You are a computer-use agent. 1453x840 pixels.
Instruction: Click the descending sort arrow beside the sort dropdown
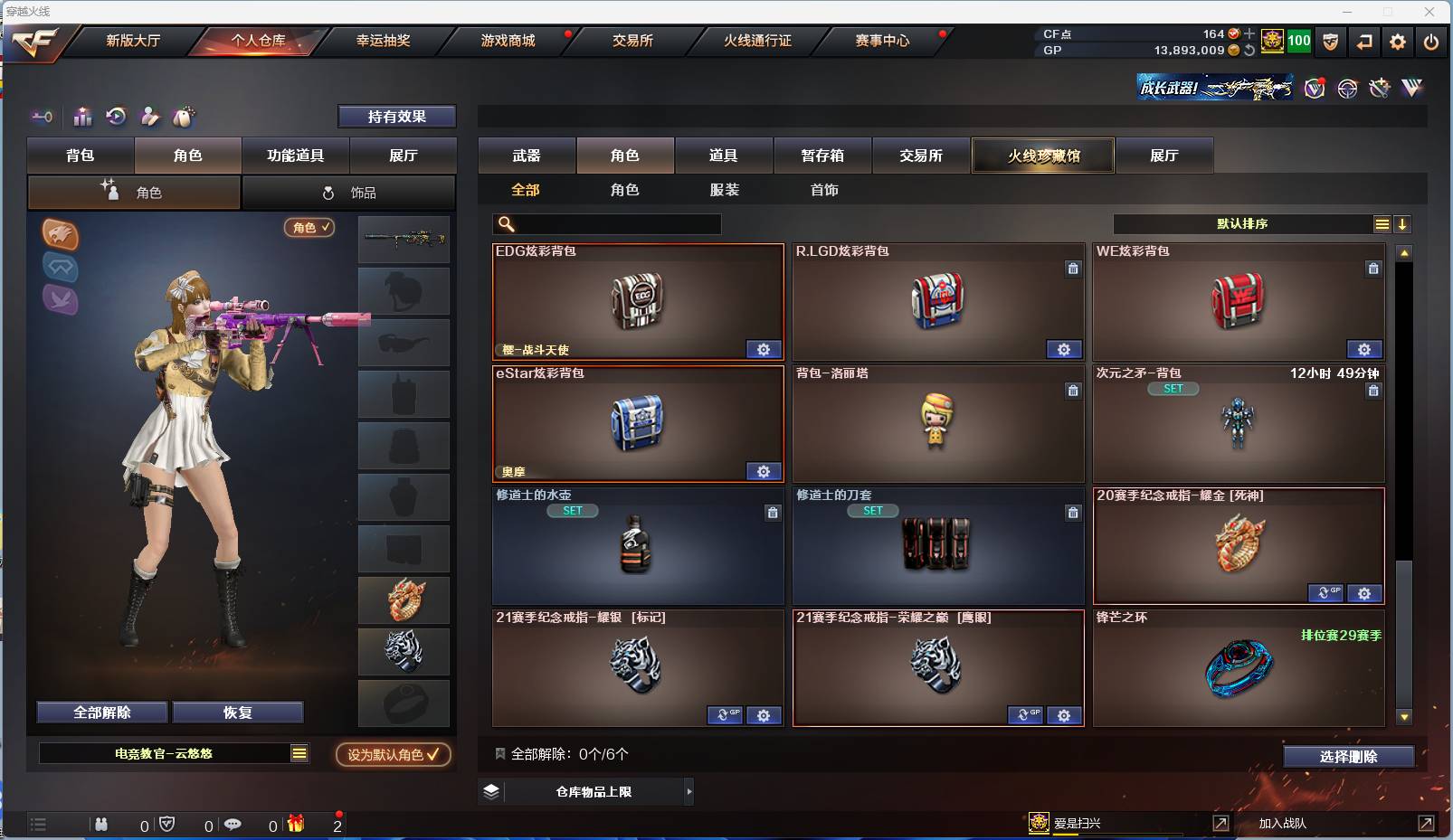tap(1404, 223)
